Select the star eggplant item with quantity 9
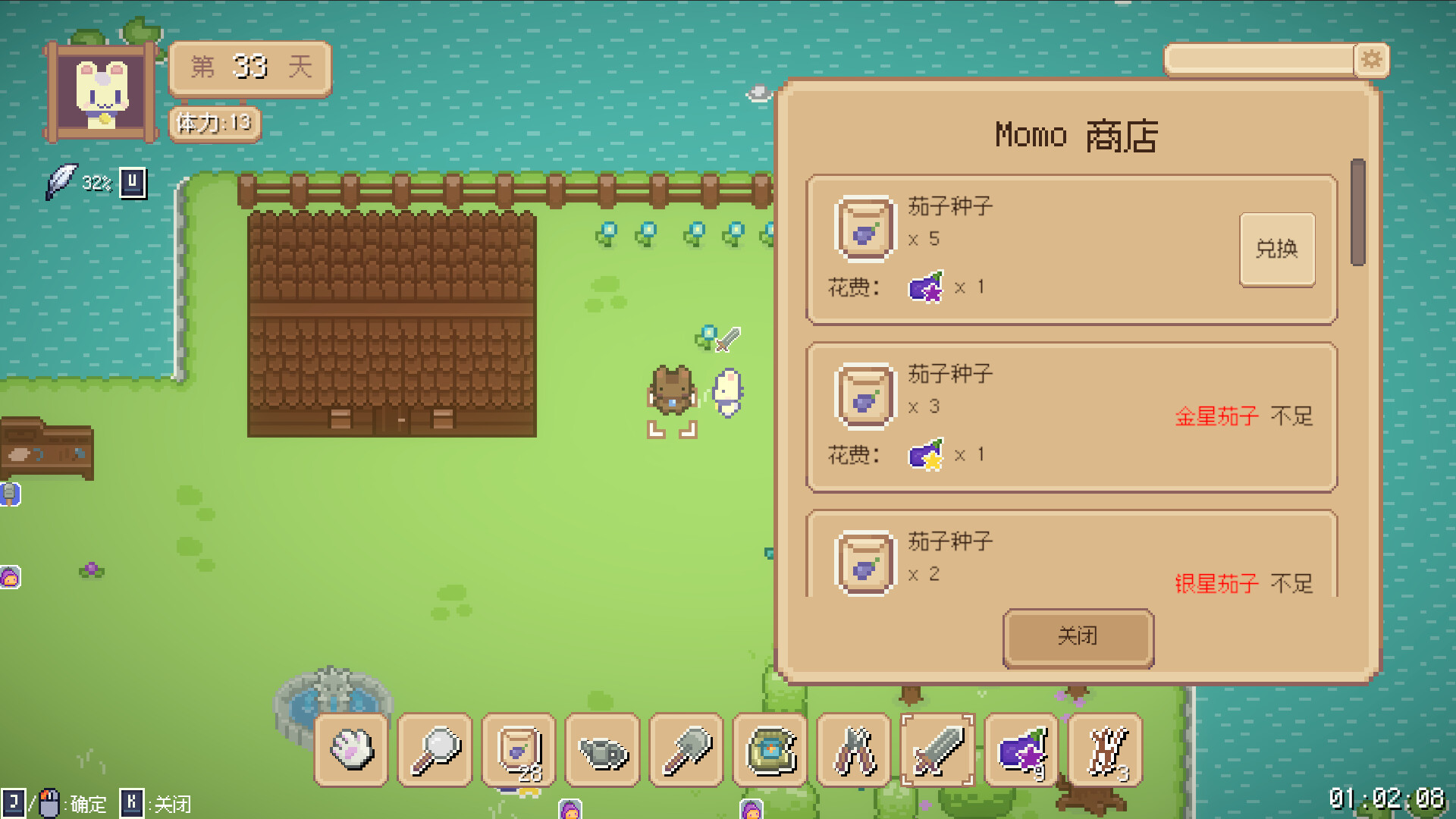Image resolution: width=1456 pixels, height=819 pixels. pyautogui.click(x=1019, y=750)
